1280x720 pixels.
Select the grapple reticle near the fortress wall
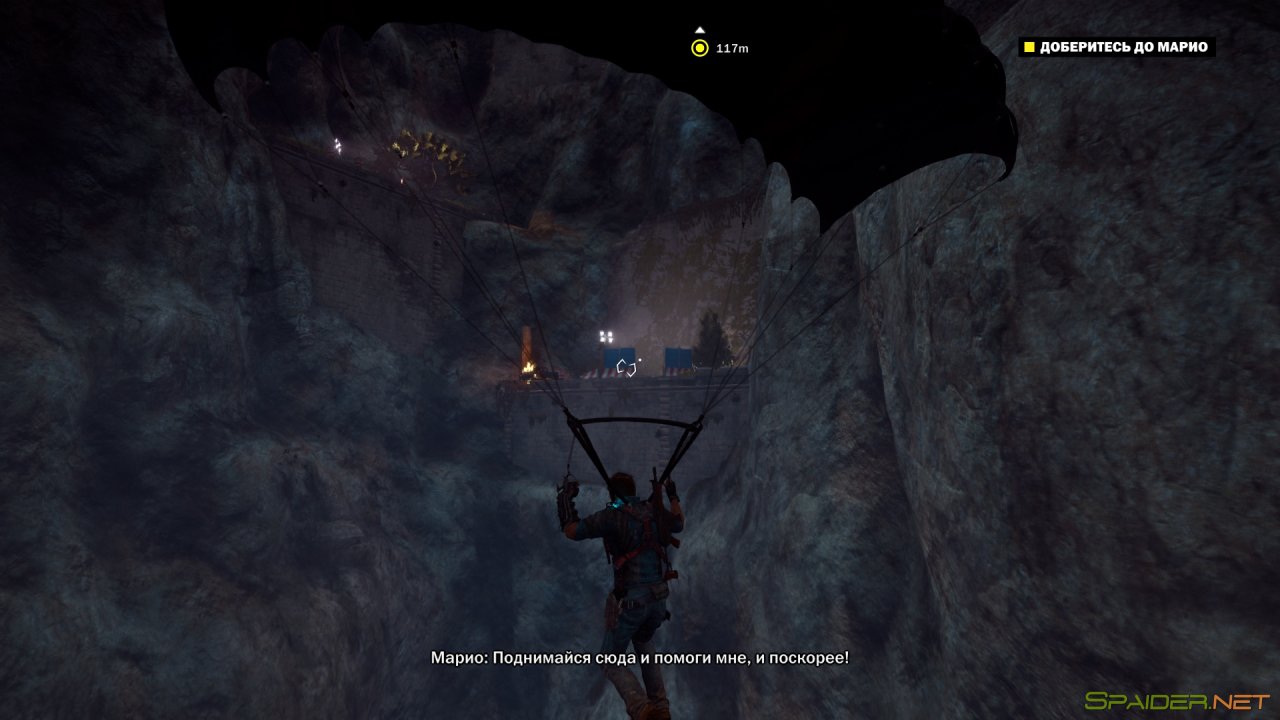coord(628,369)
